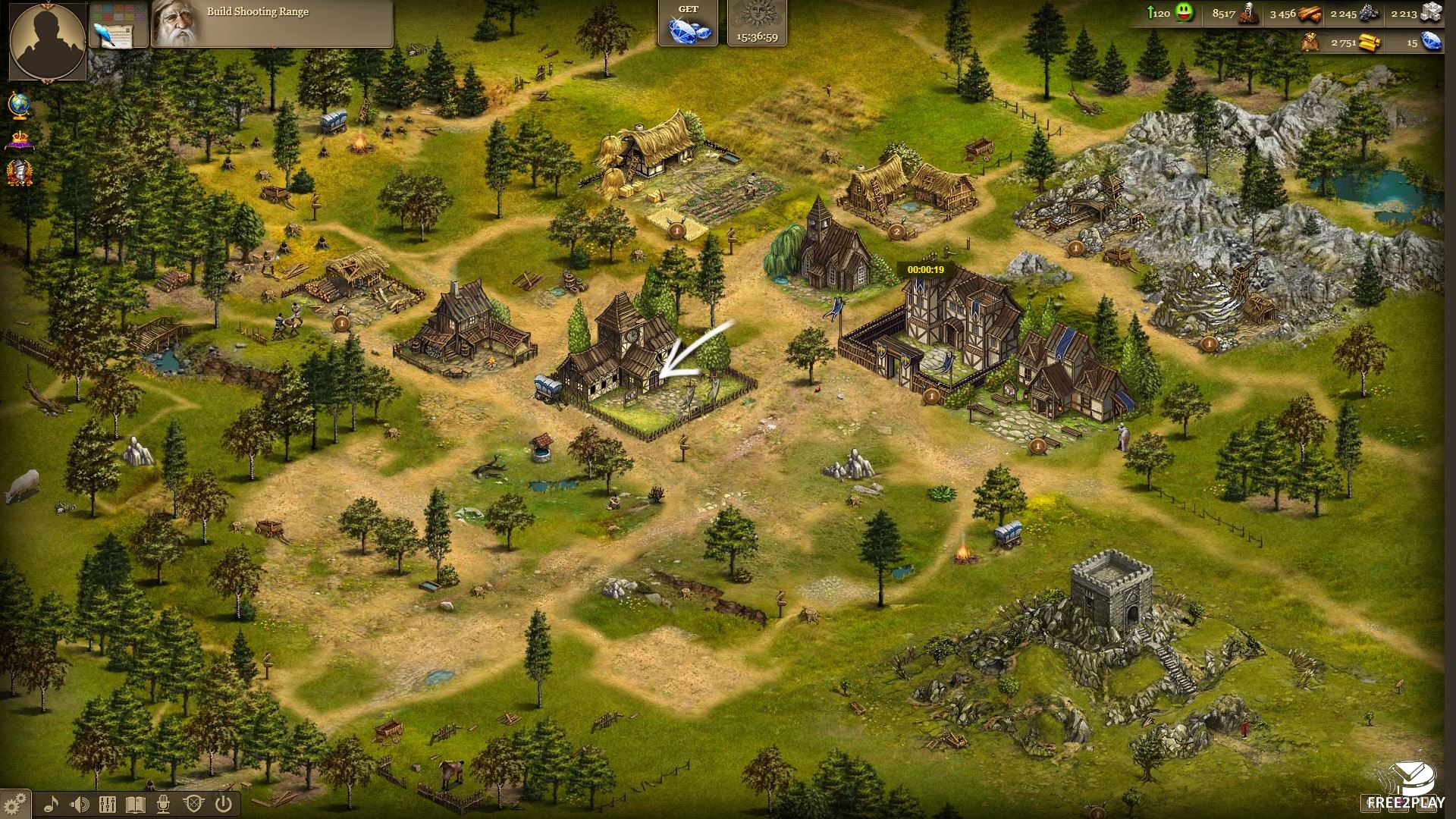Viewport: 1456px width, 819px height.
Task: Open the knight helmet emblem icon
Action: point(19,174)
